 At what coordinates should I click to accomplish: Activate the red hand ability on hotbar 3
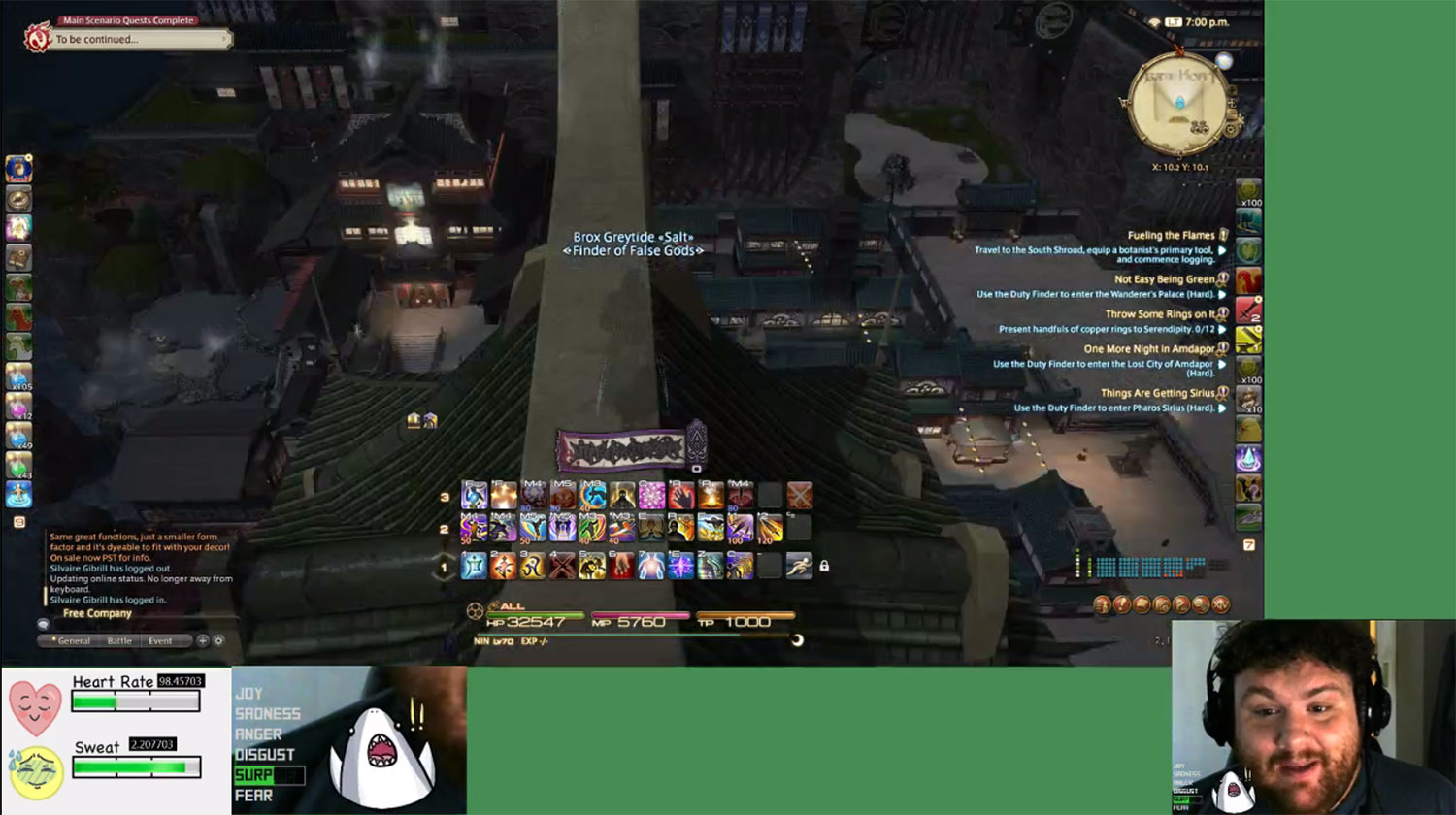680,497
